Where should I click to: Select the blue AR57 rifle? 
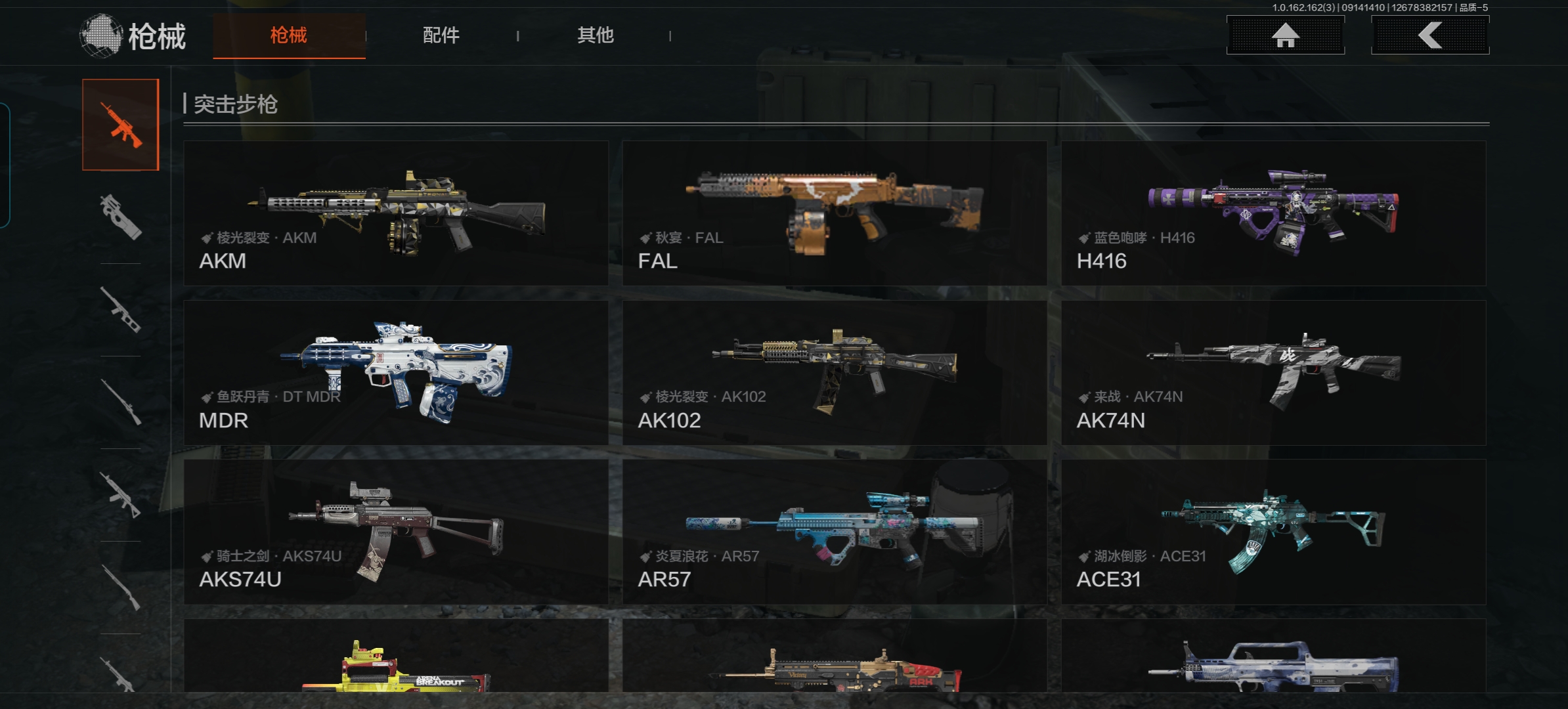(834, 532)
